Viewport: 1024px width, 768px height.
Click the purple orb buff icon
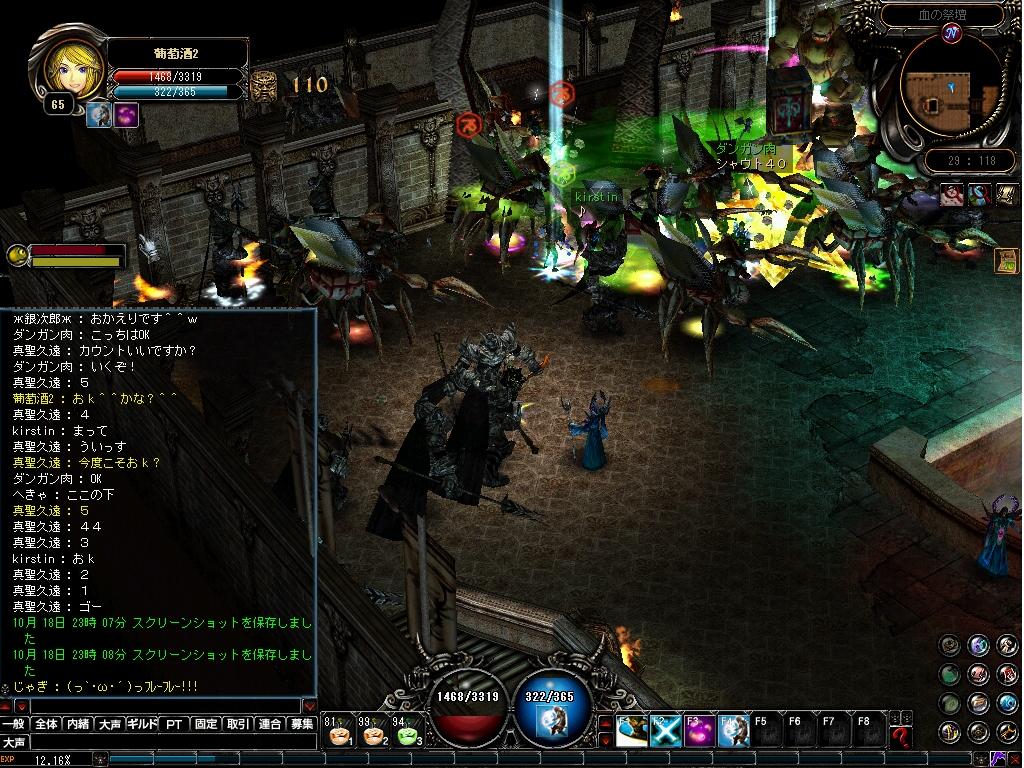coord(126,115)
